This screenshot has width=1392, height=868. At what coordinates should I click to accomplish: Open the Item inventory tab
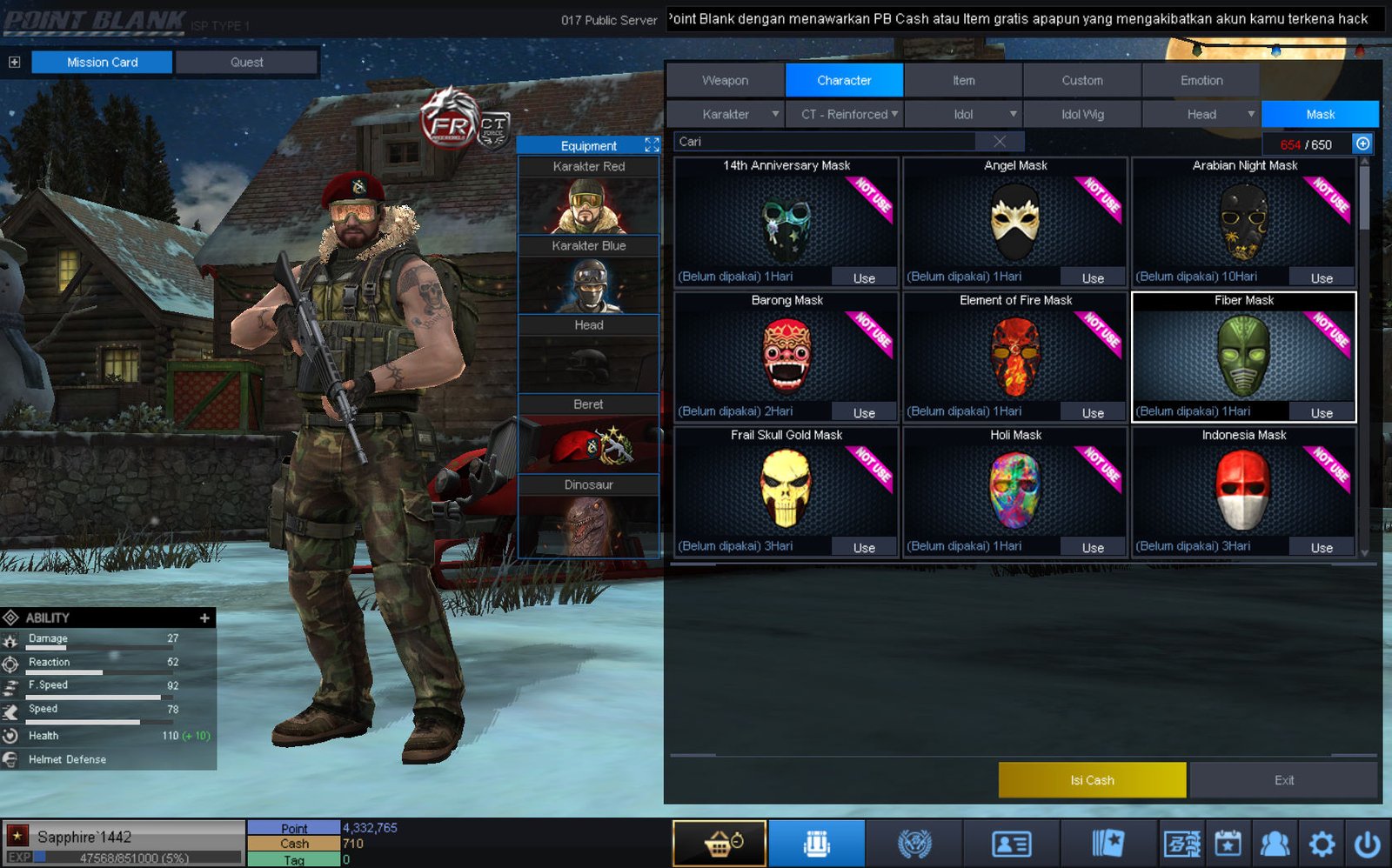pyautogui.click(x=963, y=80)
